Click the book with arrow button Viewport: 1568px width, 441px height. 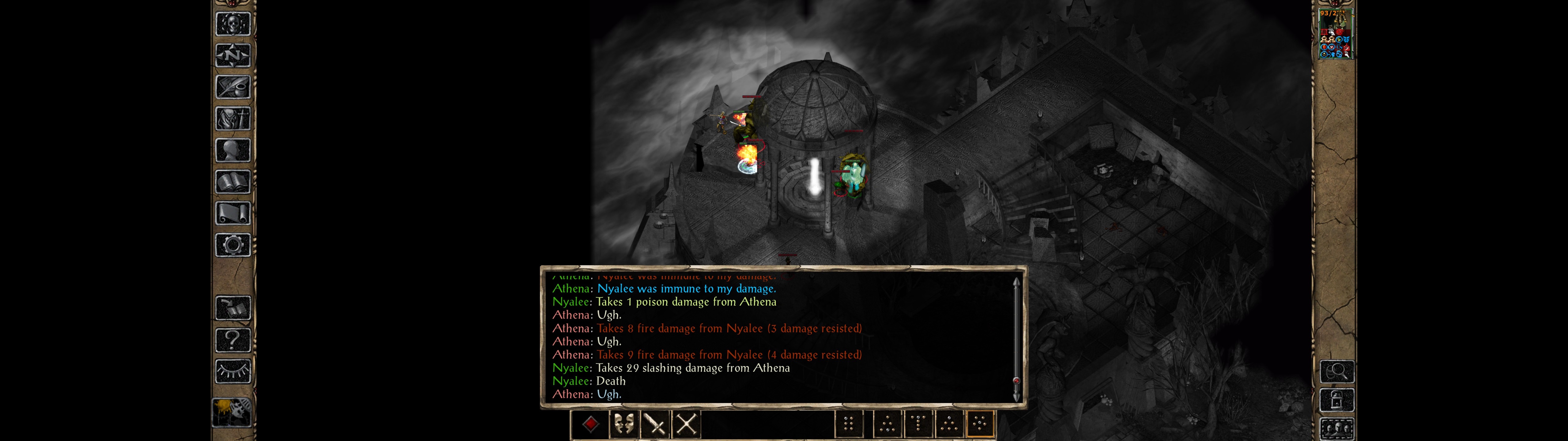[x=232, y=308]
